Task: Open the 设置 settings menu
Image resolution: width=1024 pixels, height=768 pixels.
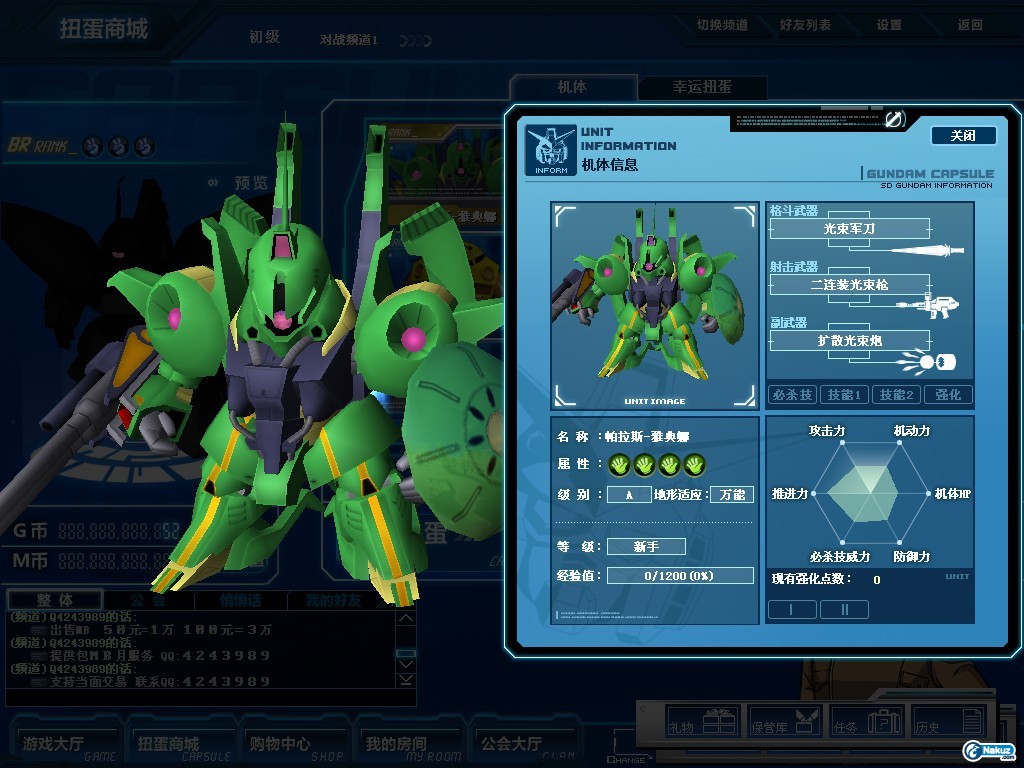Action: point(889,25)
